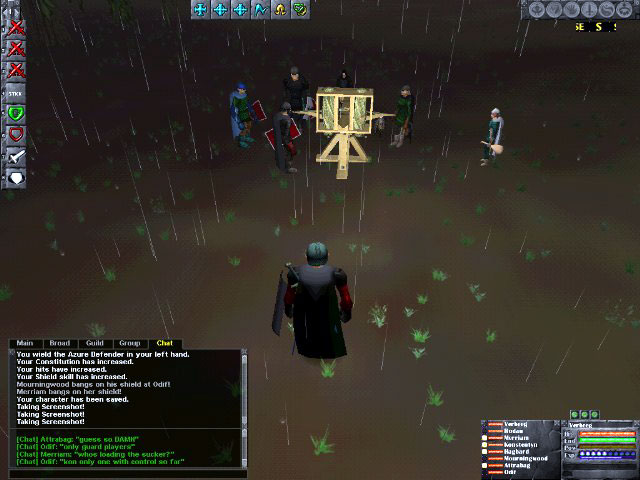Use the green shield quickbar slot

tap(15, 113)
